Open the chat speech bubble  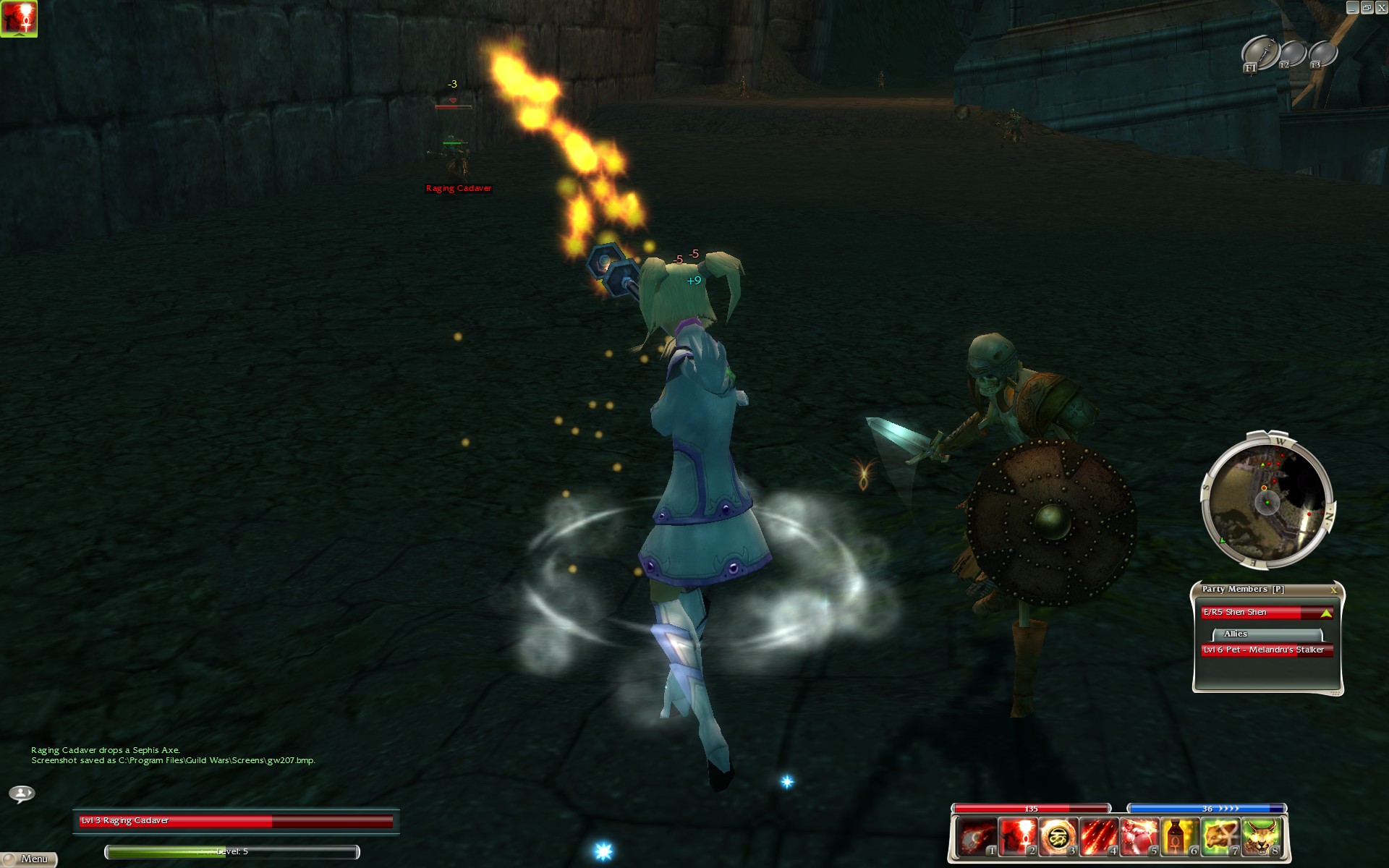click(22, 793)
